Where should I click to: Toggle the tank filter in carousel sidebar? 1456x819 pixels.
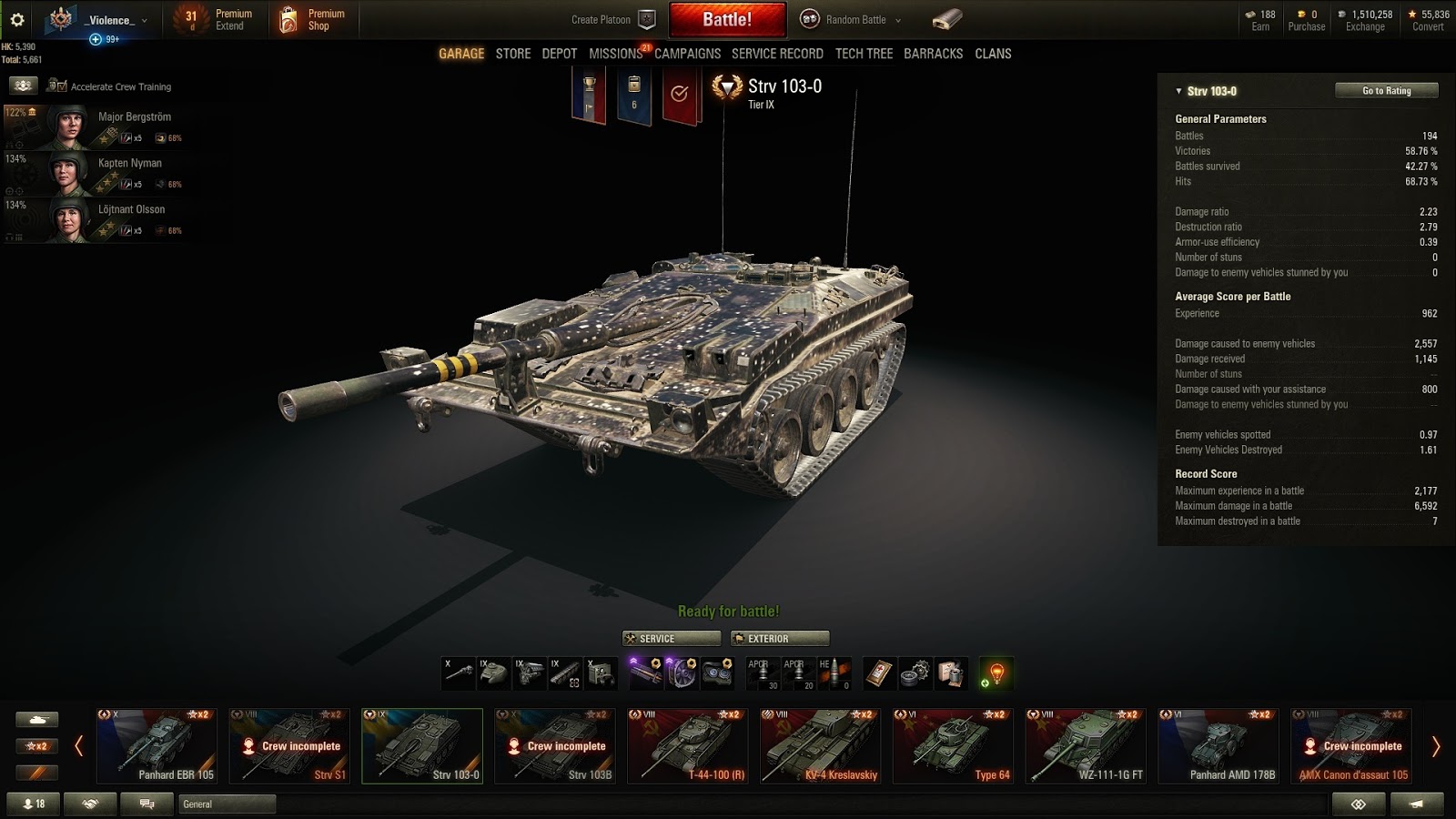tap(37, 719)
